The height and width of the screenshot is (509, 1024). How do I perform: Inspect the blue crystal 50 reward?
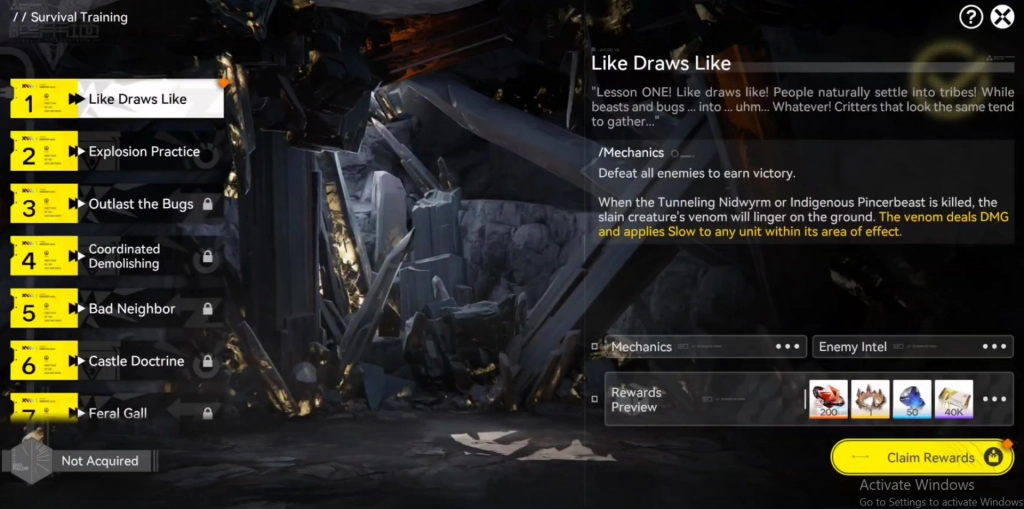pyautogui.click(x=912, y=399)
